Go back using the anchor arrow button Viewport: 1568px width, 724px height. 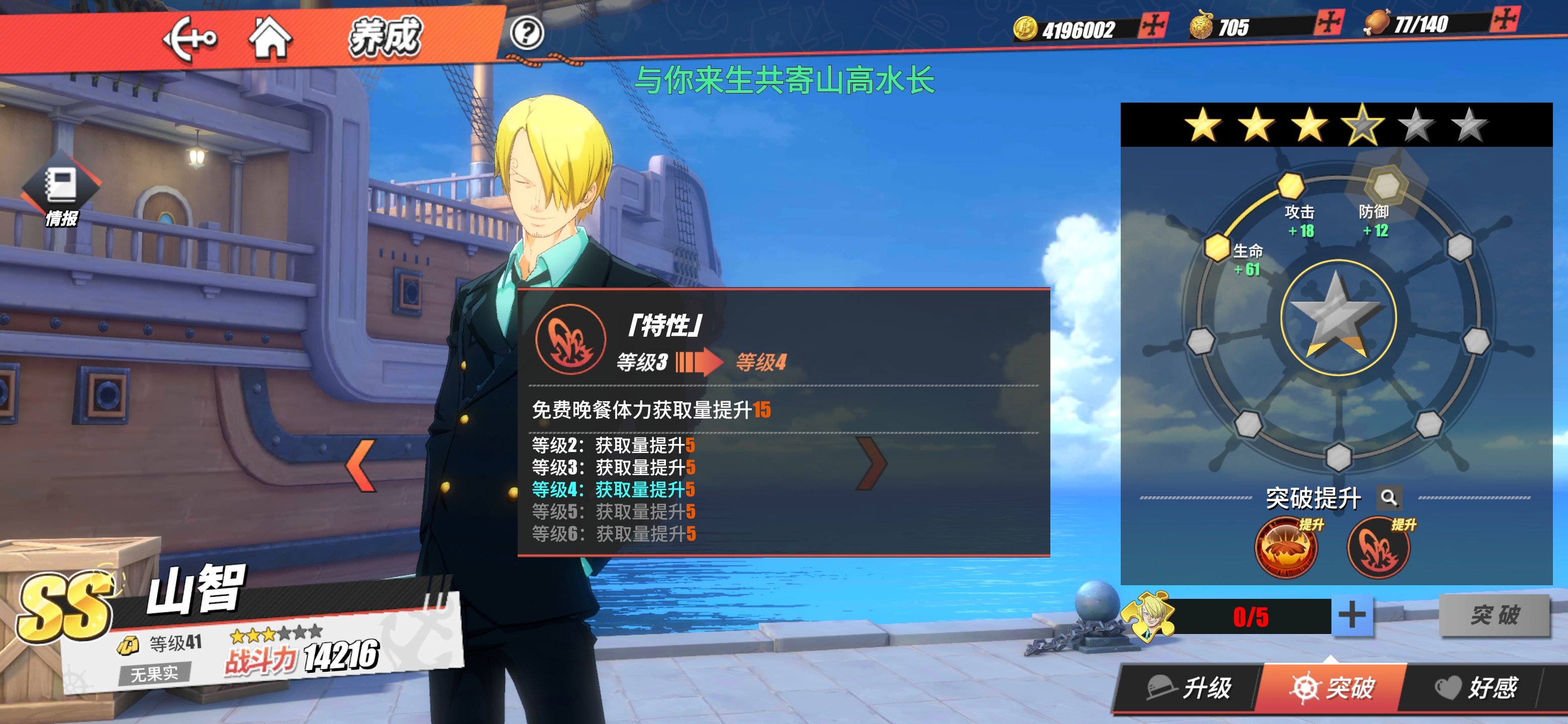[189, 38]
